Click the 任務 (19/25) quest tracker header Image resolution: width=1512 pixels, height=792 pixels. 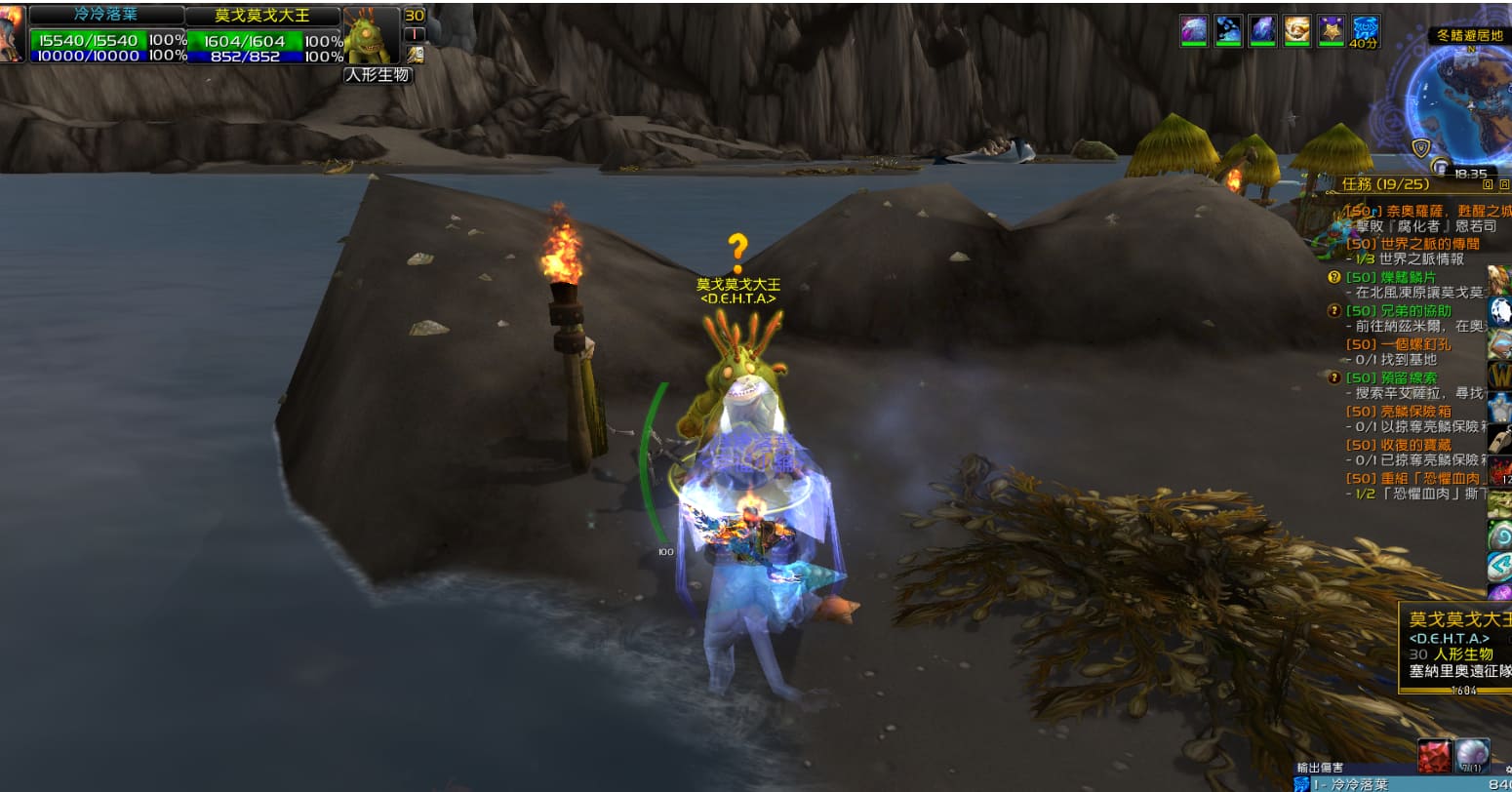point(1385,183)
